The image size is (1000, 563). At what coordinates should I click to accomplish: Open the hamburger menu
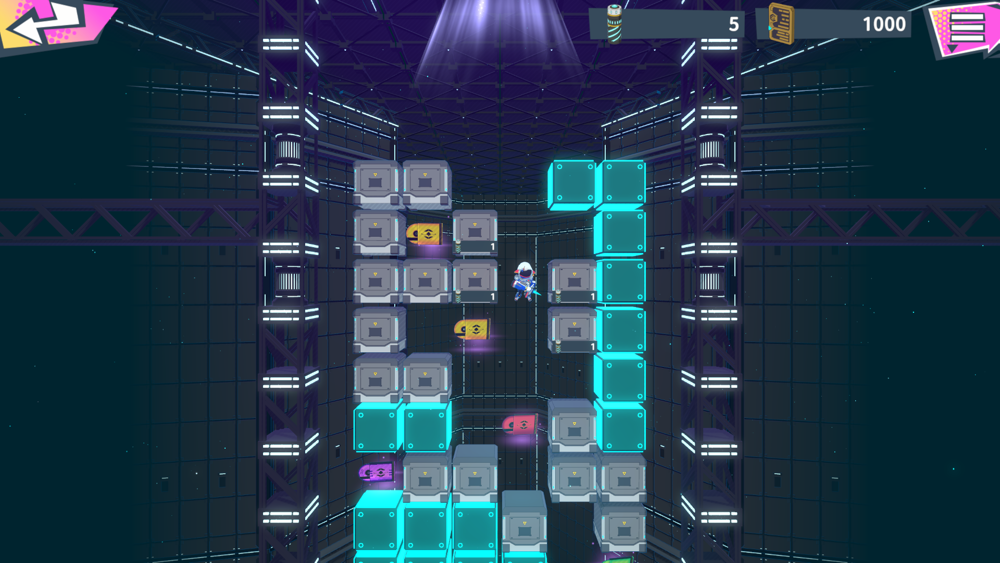tap(965, 26)
